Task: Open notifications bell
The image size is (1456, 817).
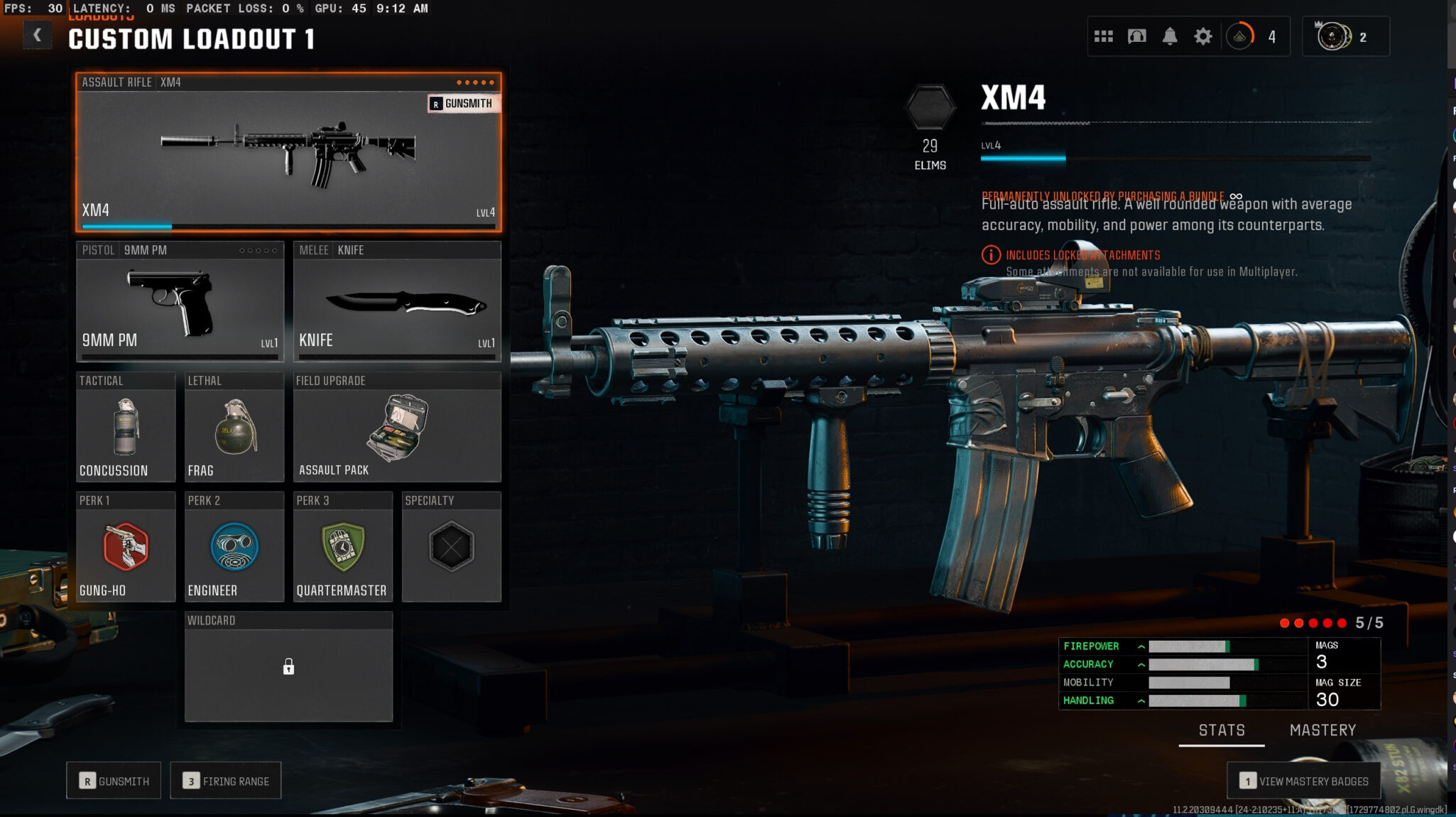Action: (1169, 36)
